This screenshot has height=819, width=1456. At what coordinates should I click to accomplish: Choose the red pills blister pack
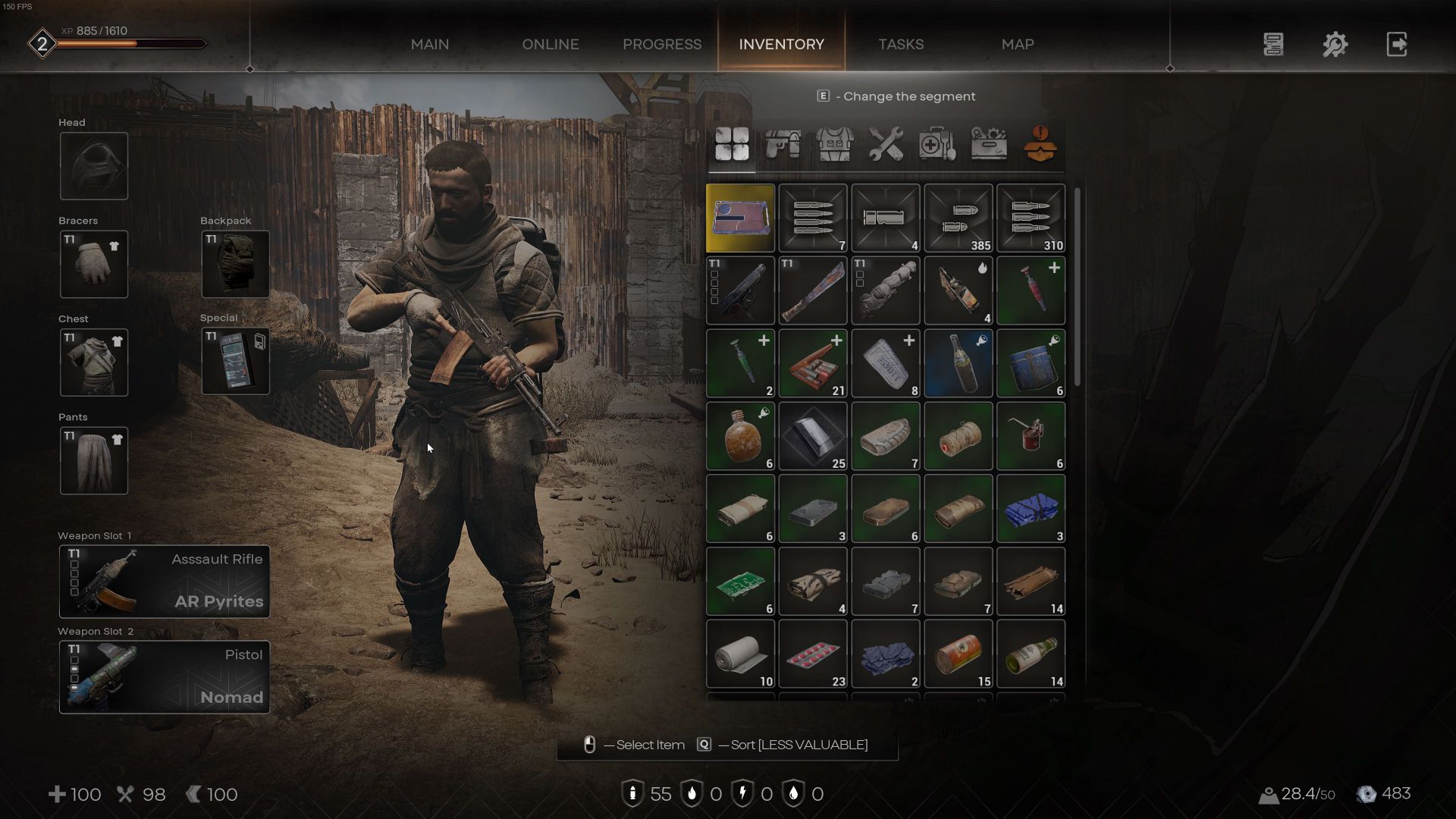[x=812, y=654]
